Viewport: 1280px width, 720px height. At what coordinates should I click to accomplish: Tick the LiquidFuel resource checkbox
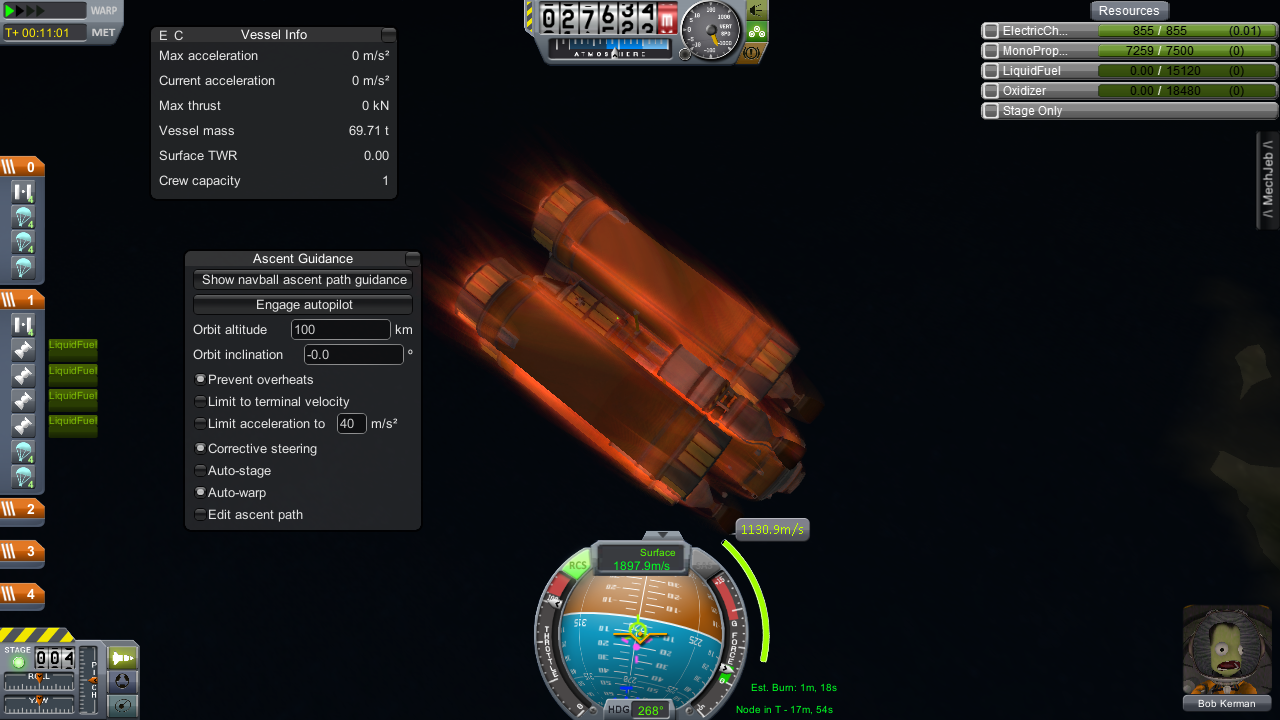pos(991,71)
